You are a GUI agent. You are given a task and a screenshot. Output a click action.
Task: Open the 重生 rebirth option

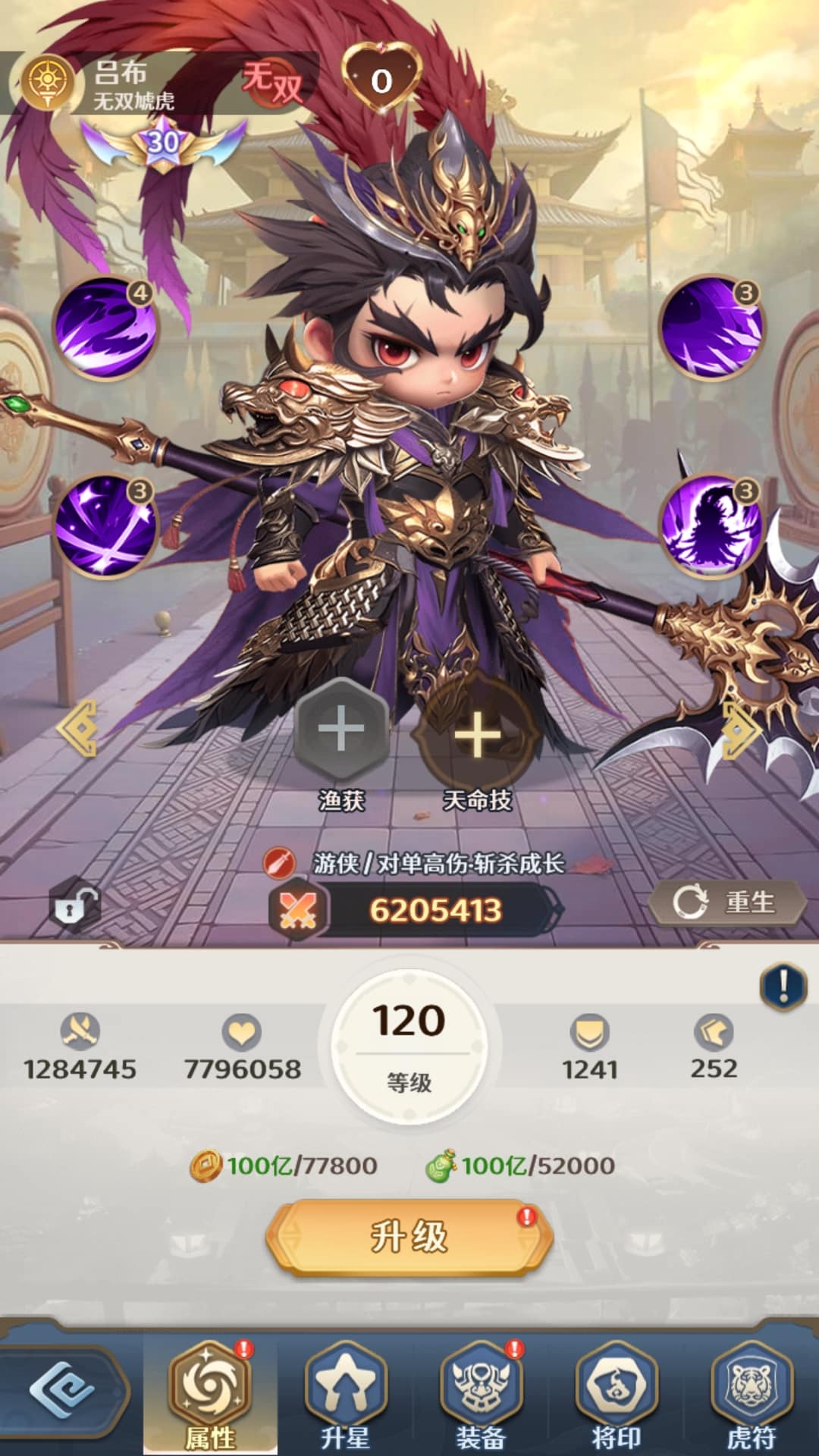tap(726, 902)
